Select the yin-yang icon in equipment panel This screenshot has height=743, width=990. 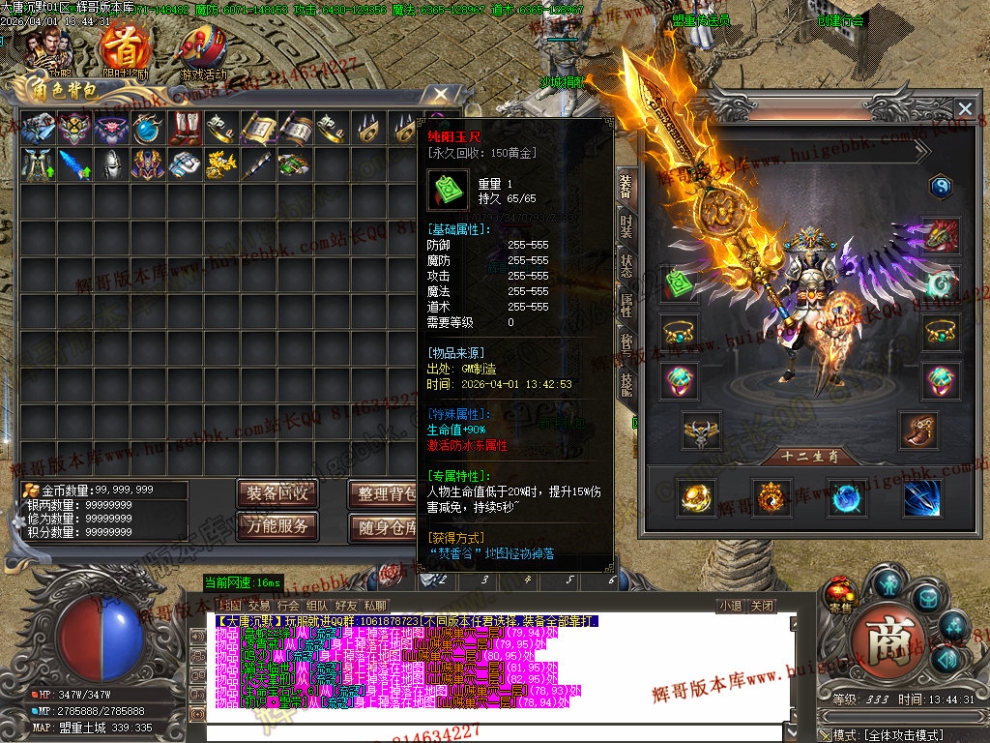(x=939, y=186)
